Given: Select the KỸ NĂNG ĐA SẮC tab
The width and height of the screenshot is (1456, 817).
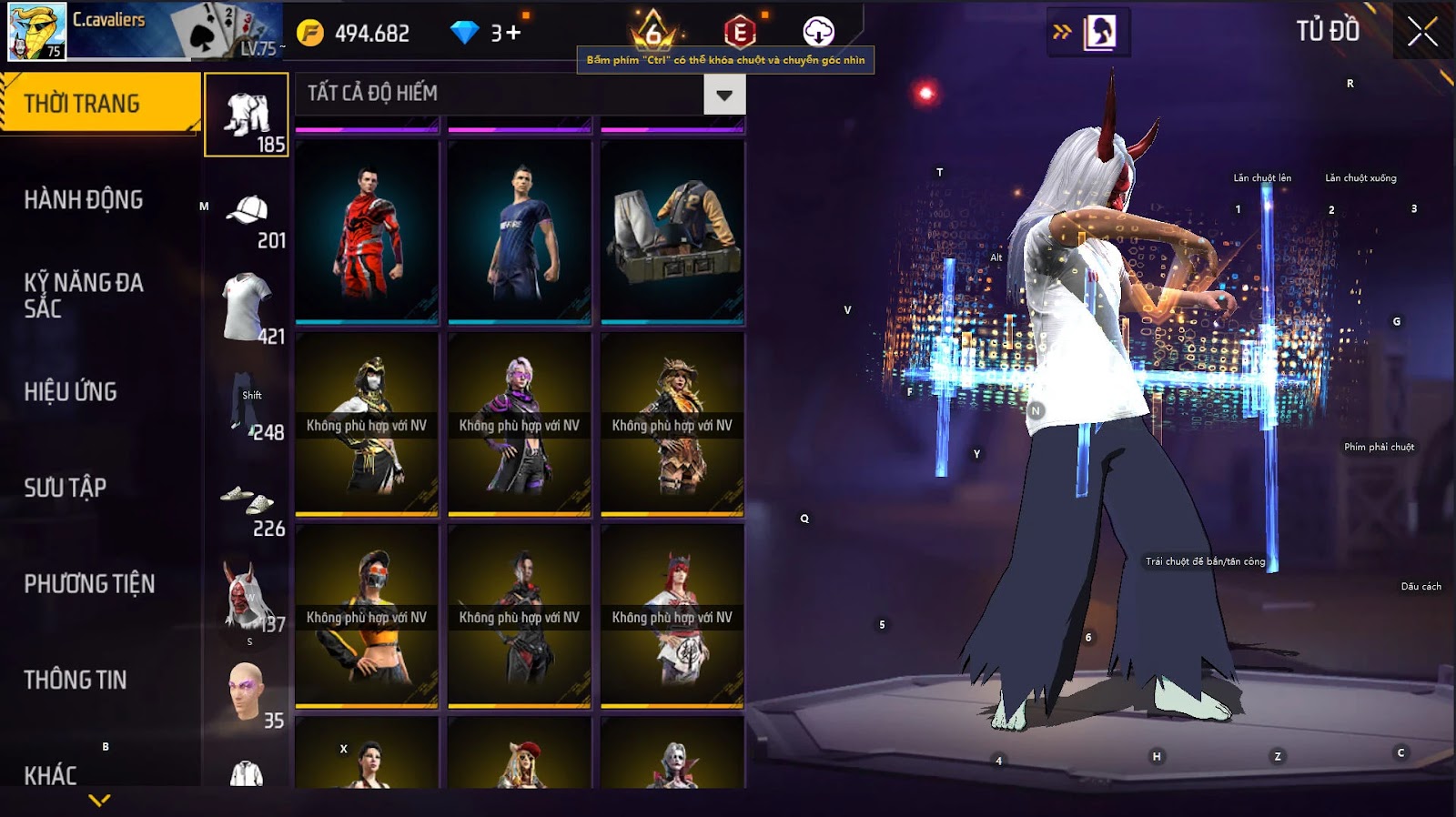Looking at the screenshot, I should pos(84,296).
